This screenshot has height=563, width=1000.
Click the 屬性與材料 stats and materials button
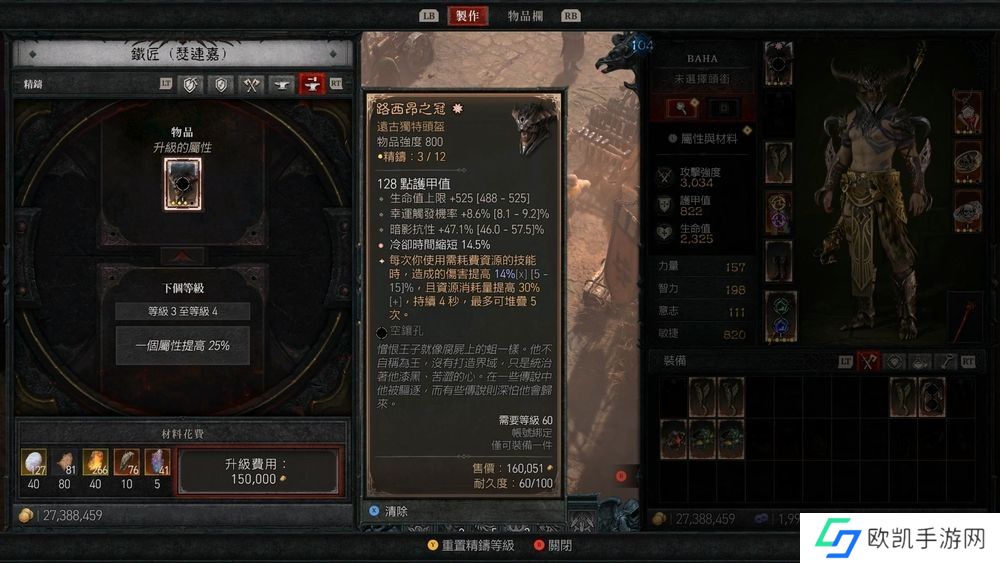703,139
